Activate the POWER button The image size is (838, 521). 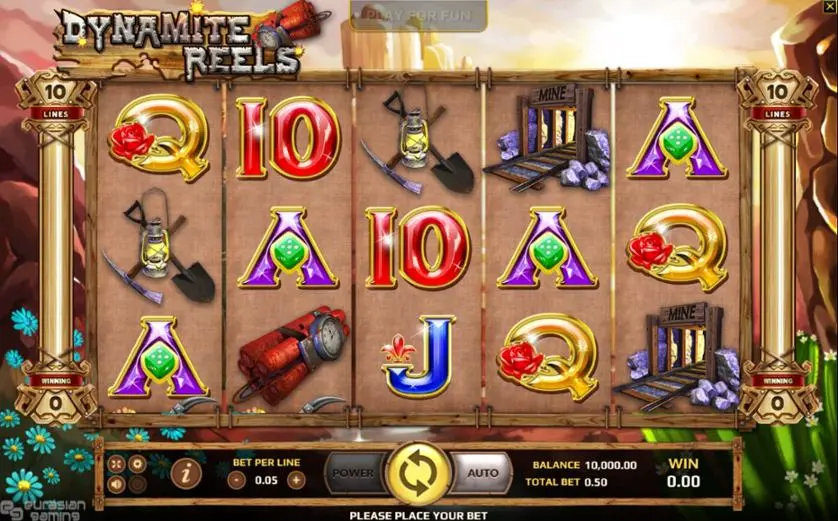coord(352,473)
